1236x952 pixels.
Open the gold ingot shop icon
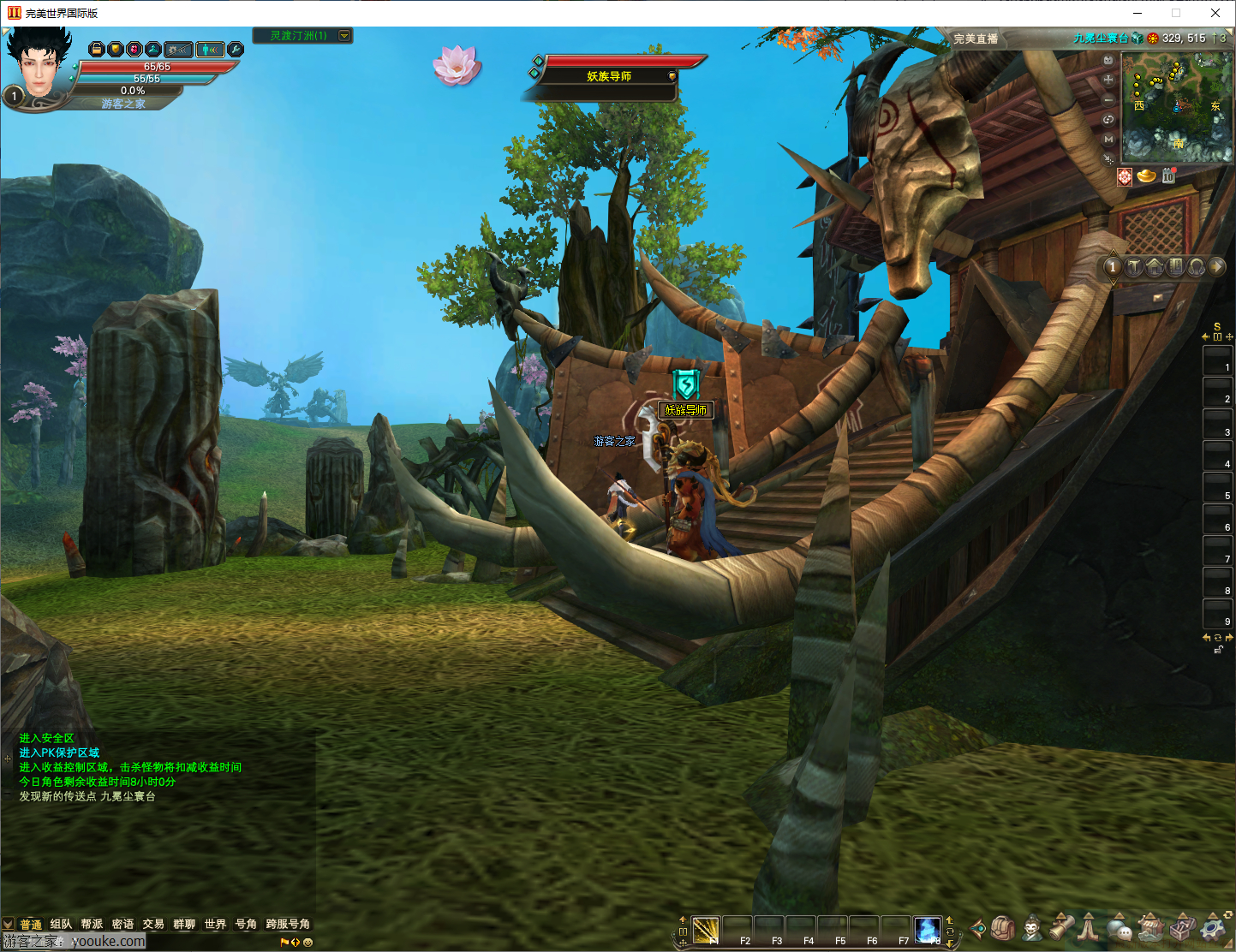coord(1146,176)
